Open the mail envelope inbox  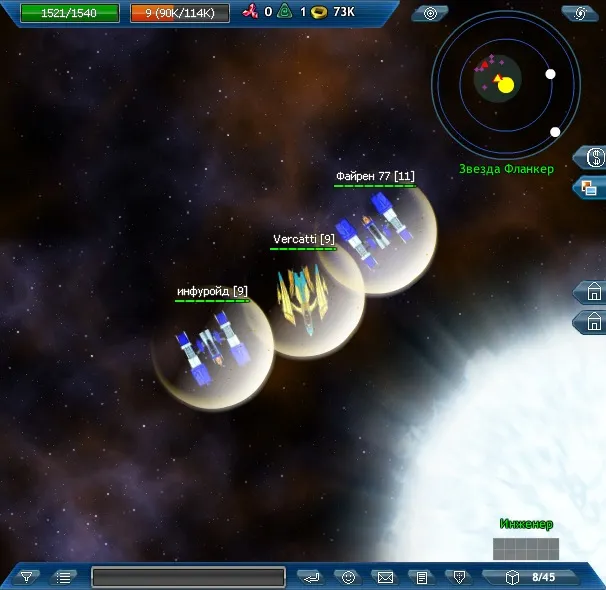tap(384, 577)
